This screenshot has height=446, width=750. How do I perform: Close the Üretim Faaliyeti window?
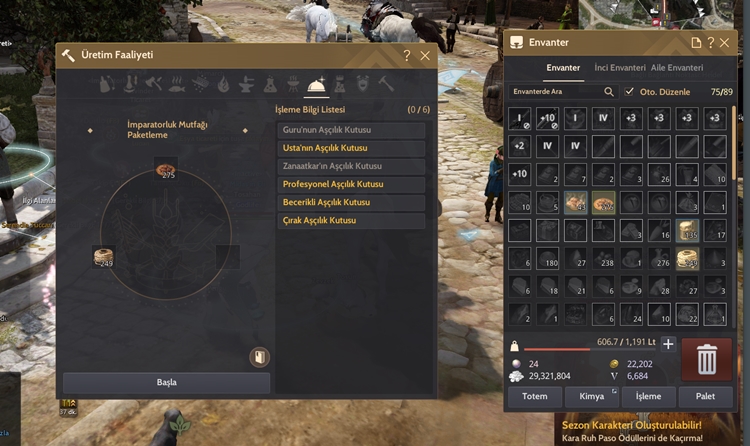click(425, 56)
